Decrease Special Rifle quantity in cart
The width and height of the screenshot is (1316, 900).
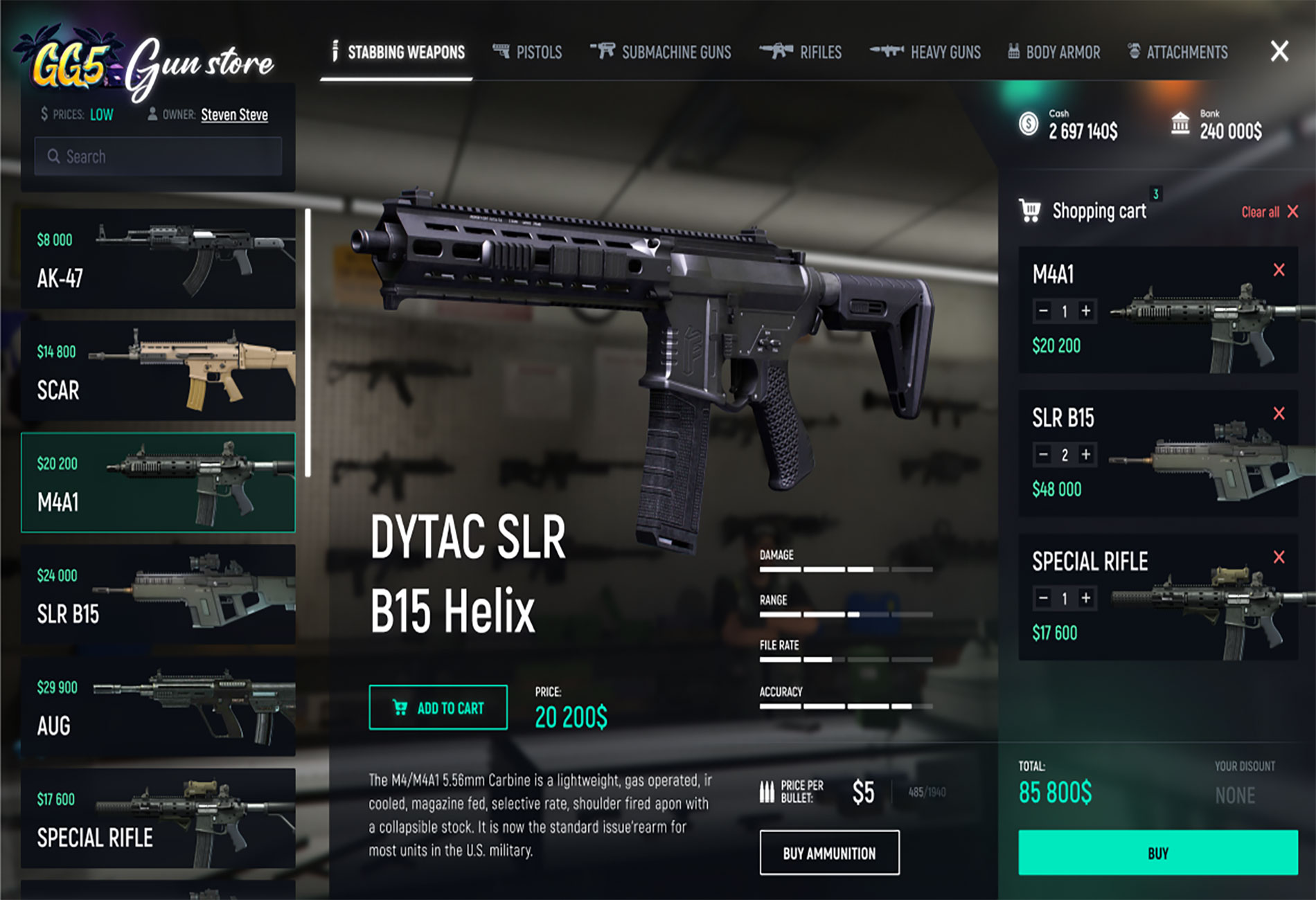pyautogui.click(x=1043, y=597)
